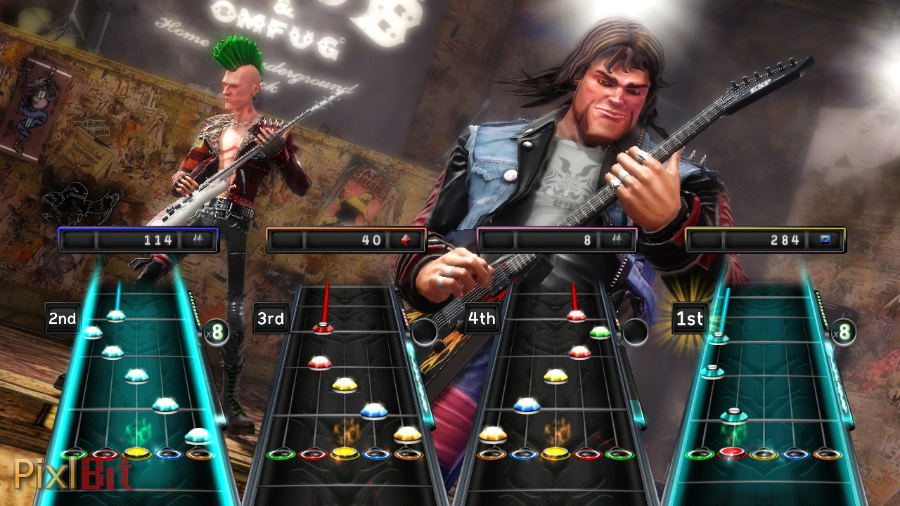Click the 3rd place rank badge

[270, 319]
